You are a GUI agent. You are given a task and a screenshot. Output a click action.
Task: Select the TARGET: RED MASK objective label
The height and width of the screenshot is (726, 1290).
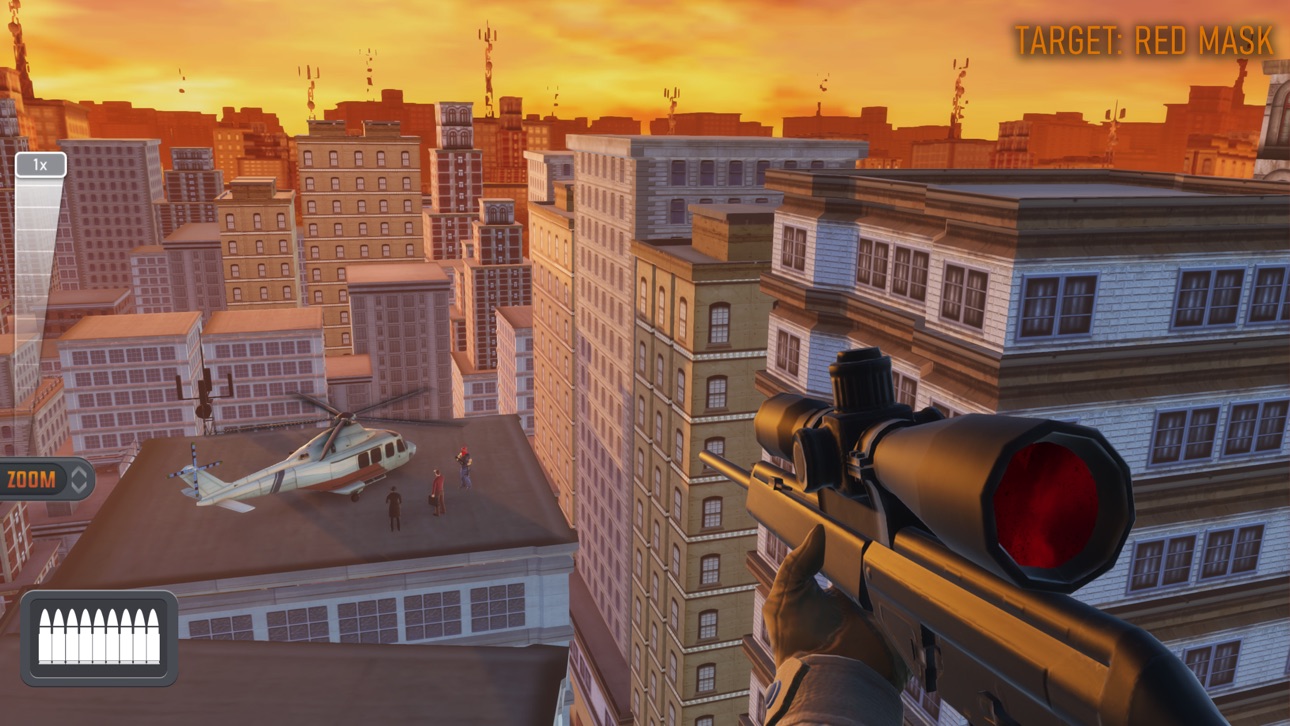click(x=1143, y=42)
